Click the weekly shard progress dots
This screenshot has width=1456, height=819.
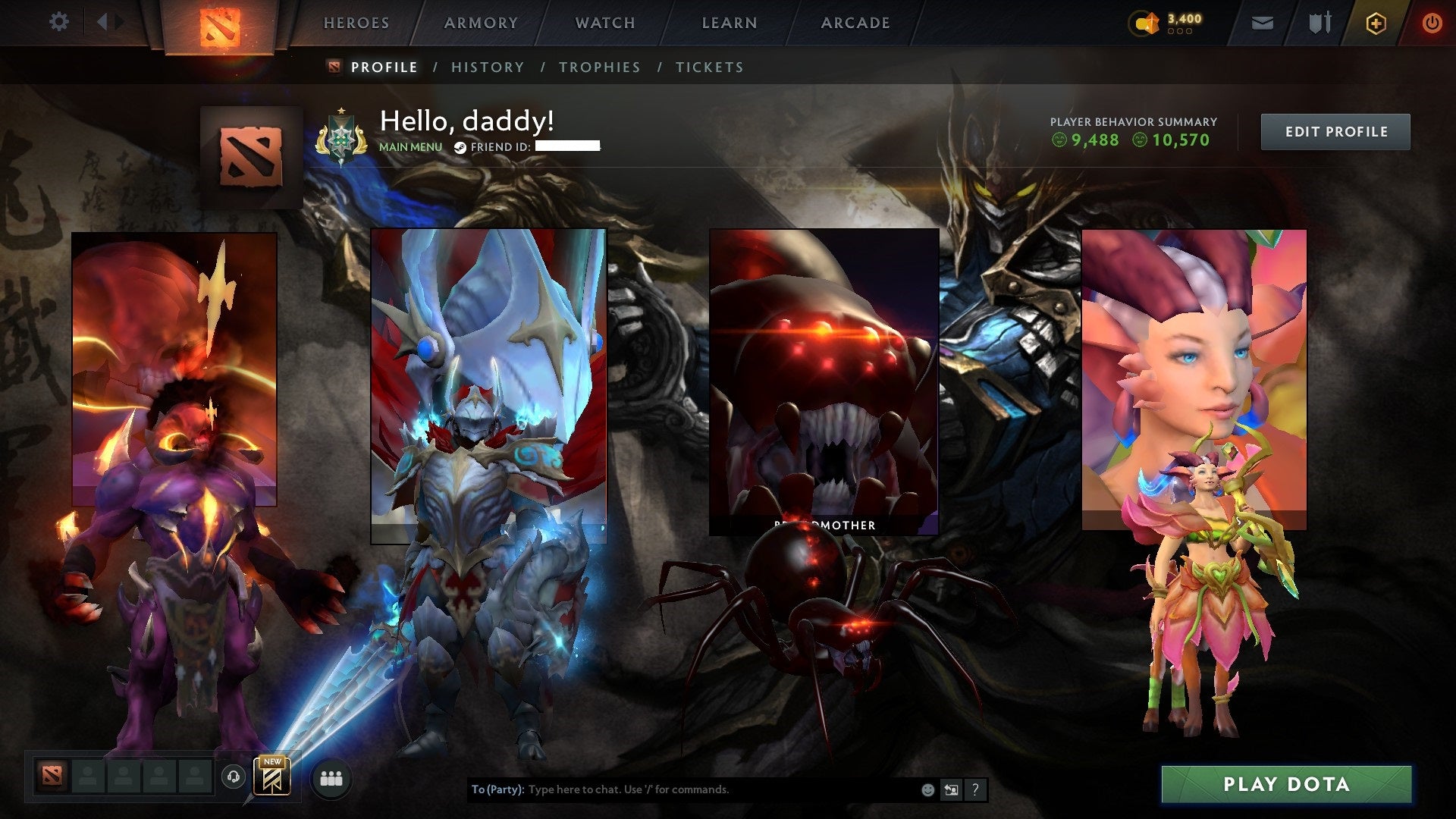[1180, 32]
